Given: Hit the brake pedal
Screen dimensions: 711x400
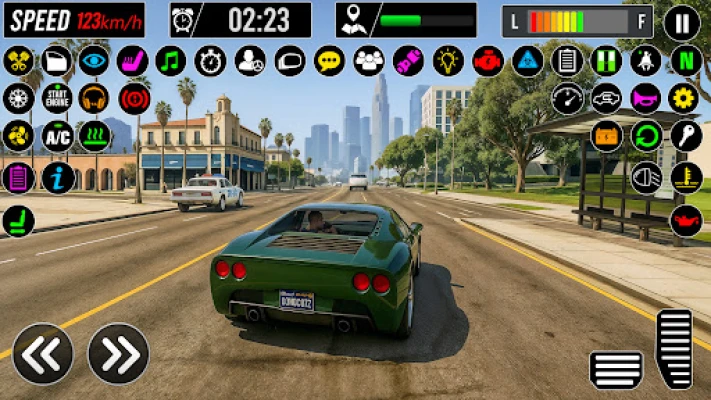Looking at the screenshot, I should pos(616,369).
